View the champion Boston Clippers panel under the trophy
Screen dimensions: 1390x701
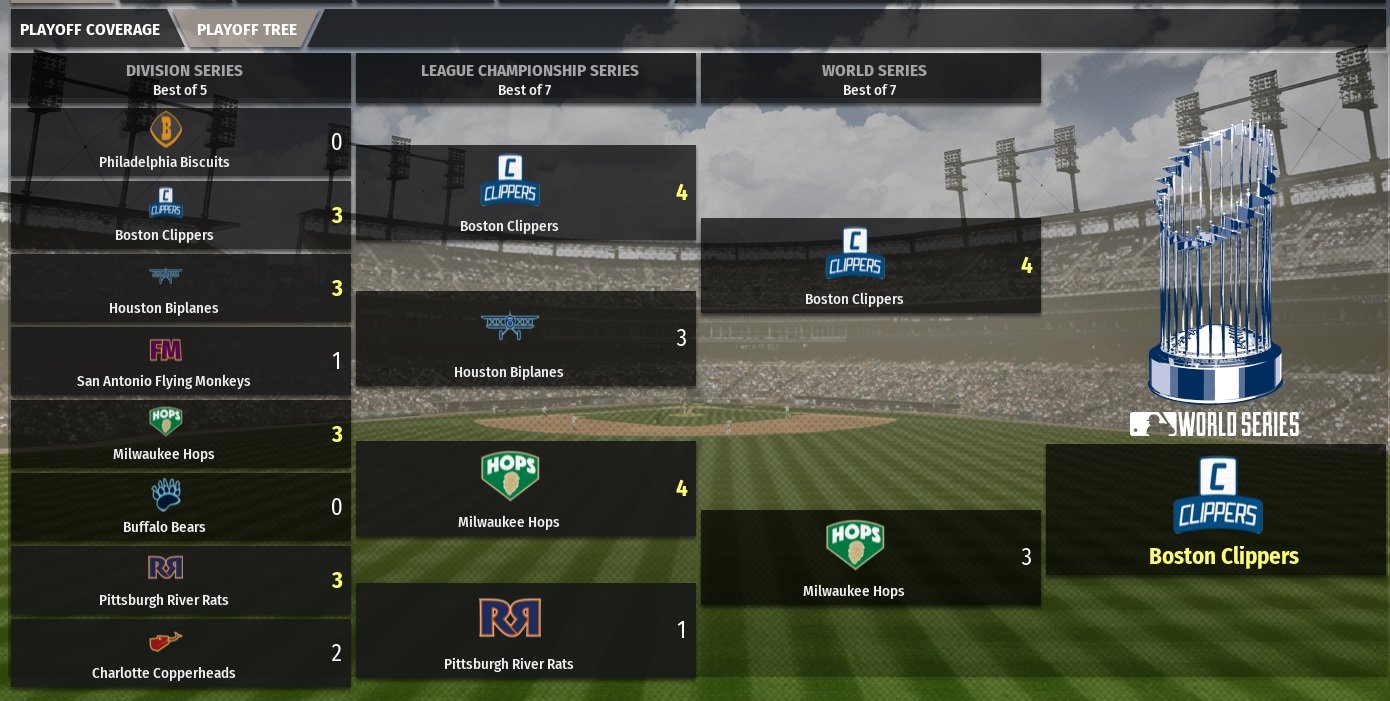pos(1216,510)
